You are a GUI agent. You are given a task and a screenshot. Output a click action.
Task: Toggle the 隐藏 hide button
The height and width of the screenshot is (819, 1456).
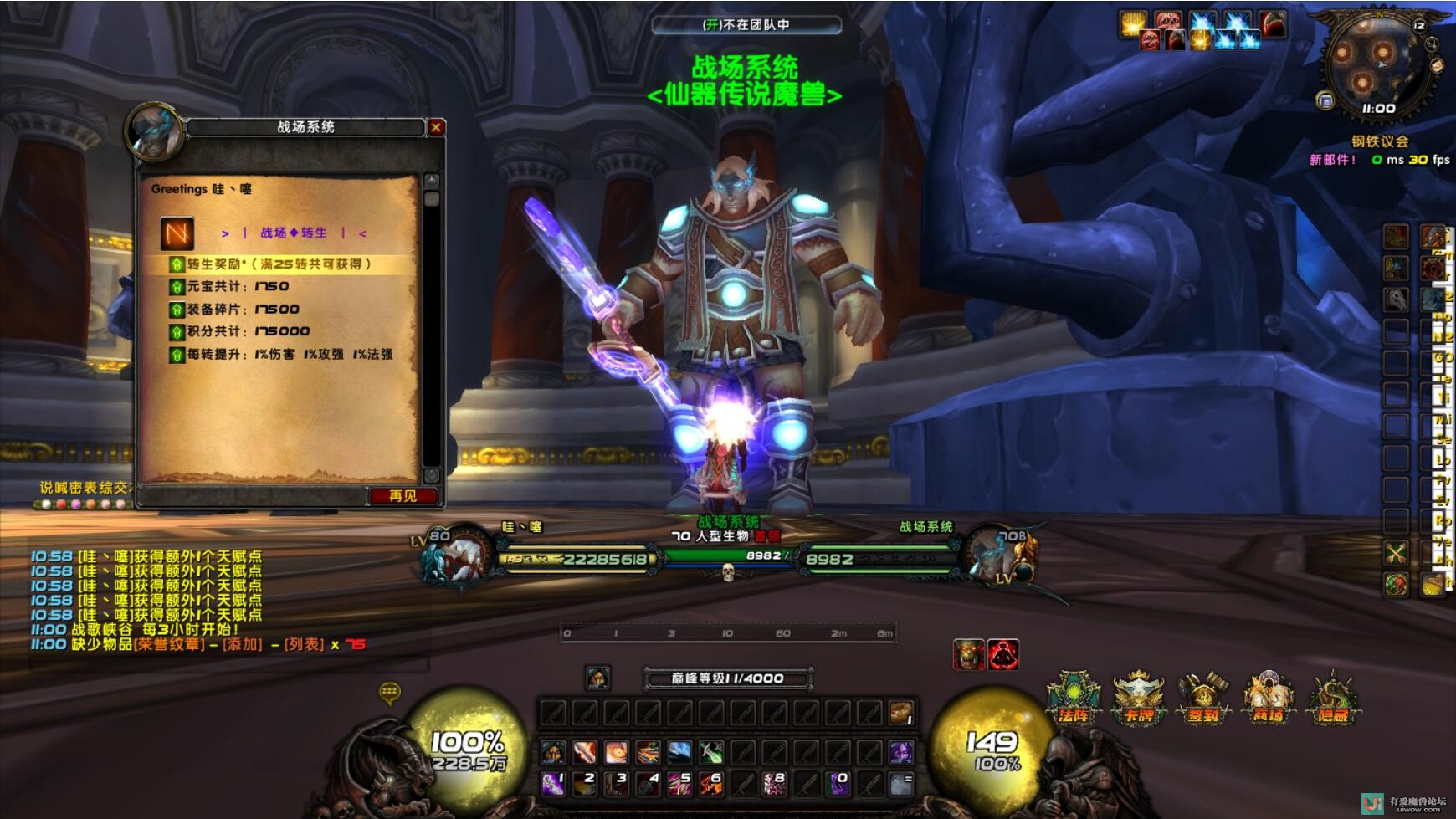coord(1333,699)
